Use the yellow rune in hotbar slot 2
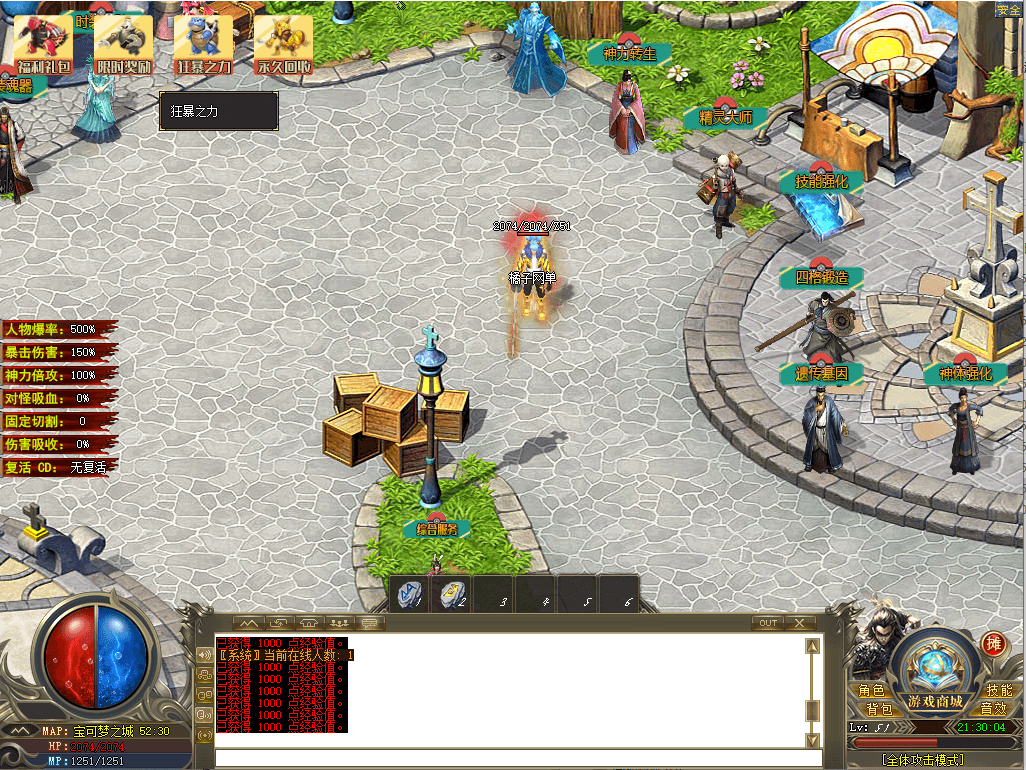Screen dimensions: 1026x770 pos(452,595)
